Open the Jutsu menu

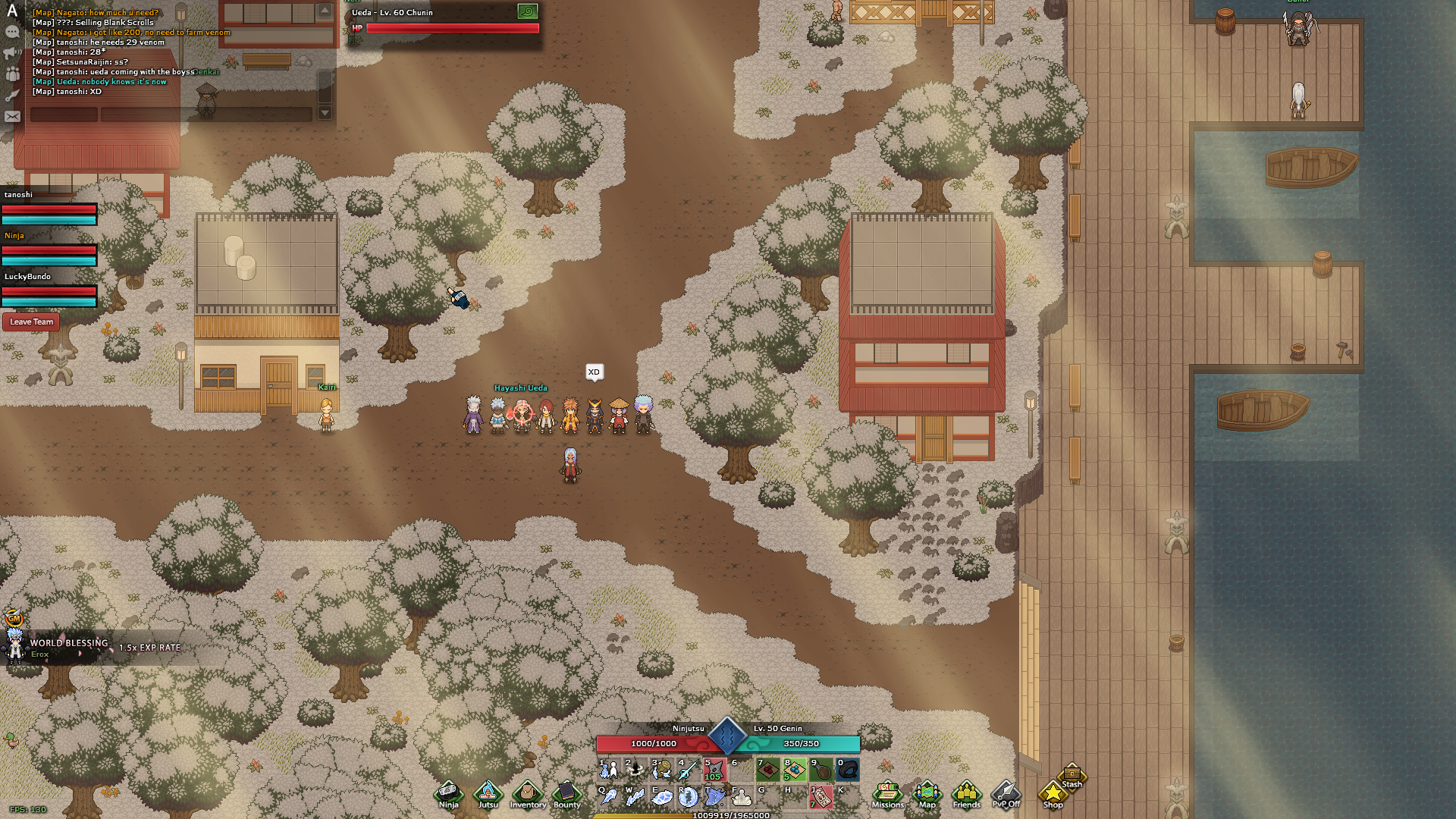[x=488, y=795]
